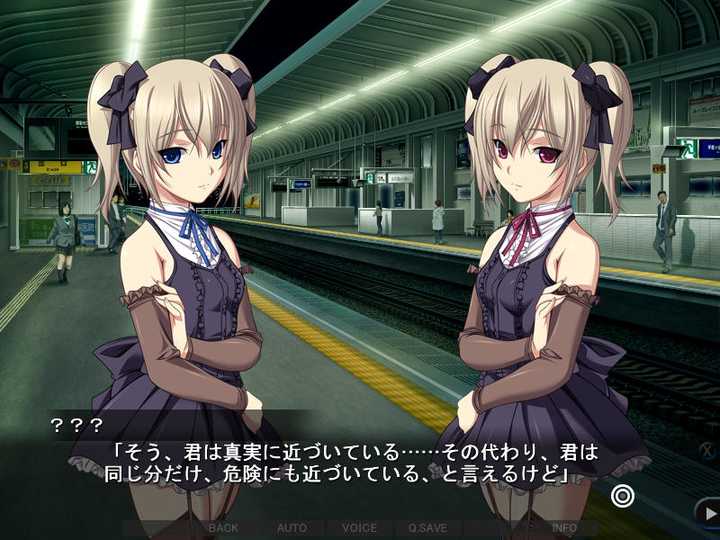Click the play arrow skip button
This screenshot has height=540, width=720.
point(707,514)
